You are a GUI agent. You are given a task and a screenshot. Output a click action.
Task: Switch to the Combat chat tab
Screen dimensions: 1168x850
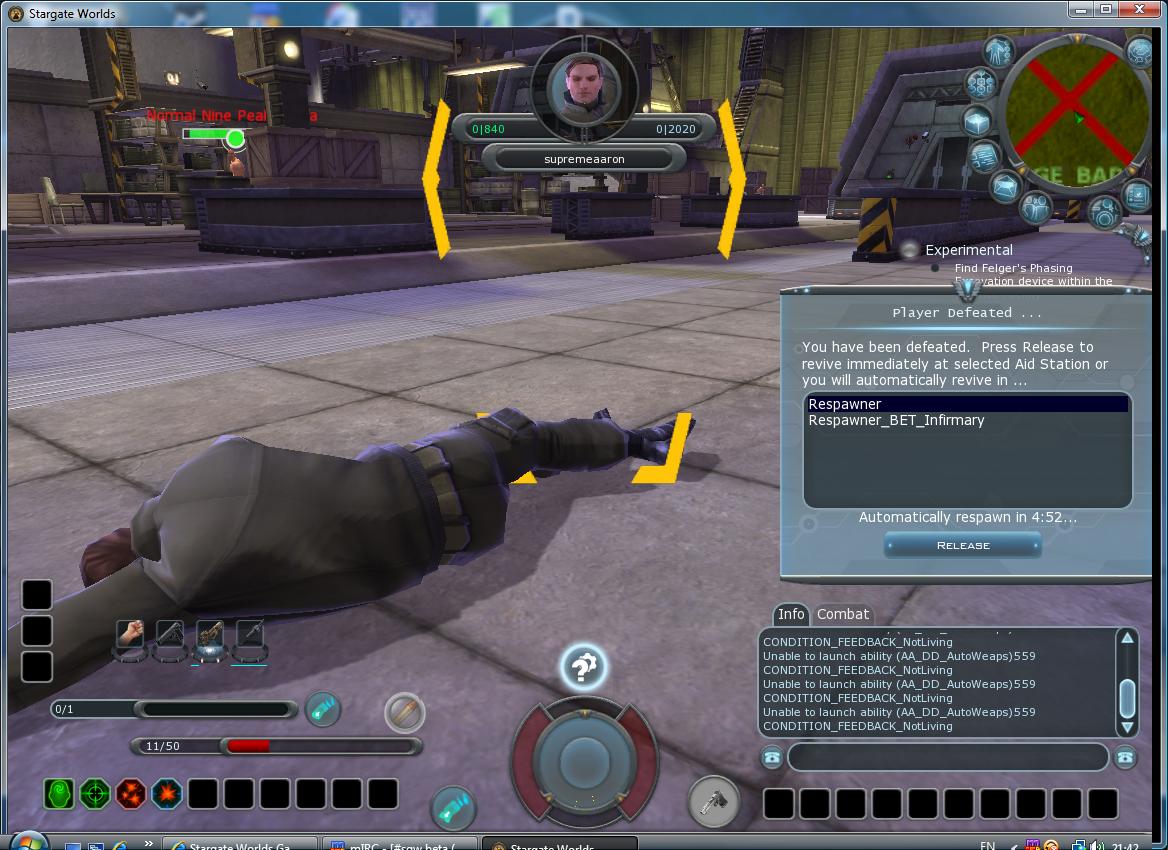(843, 614)
